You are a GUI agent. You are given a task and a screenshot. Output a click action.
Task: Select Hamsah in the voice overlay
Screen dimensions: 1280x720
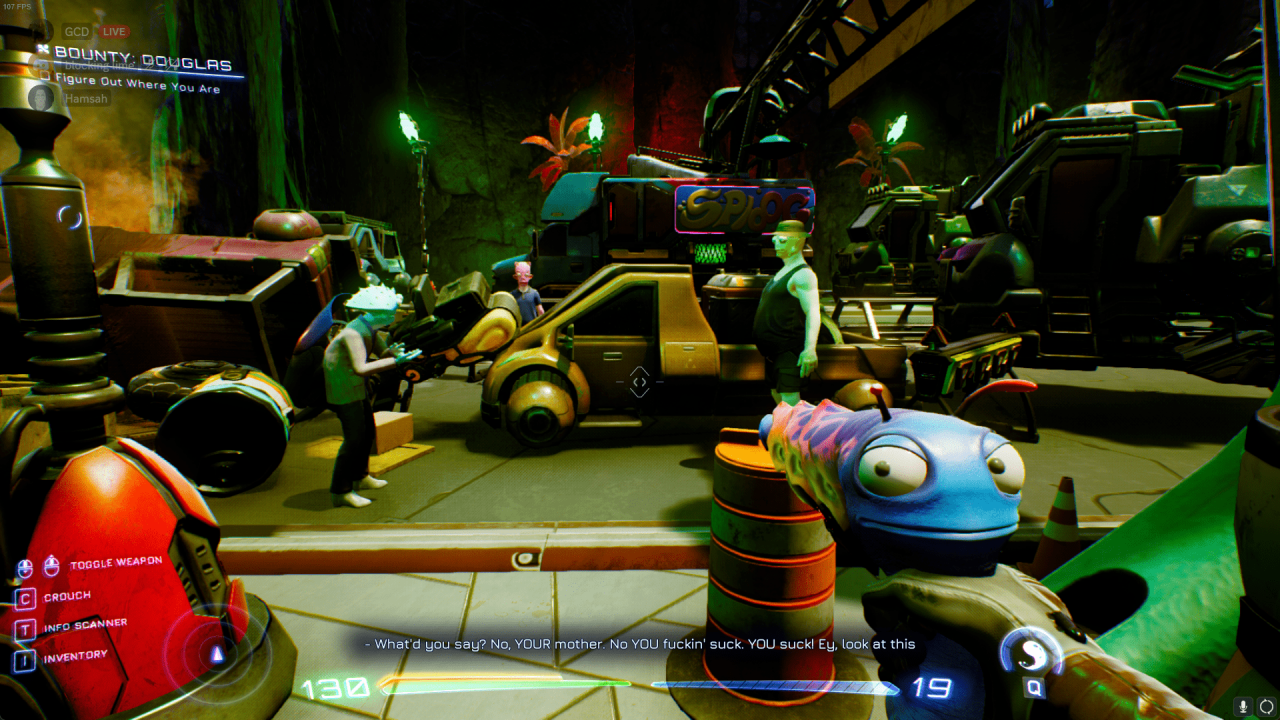[85, 99]
